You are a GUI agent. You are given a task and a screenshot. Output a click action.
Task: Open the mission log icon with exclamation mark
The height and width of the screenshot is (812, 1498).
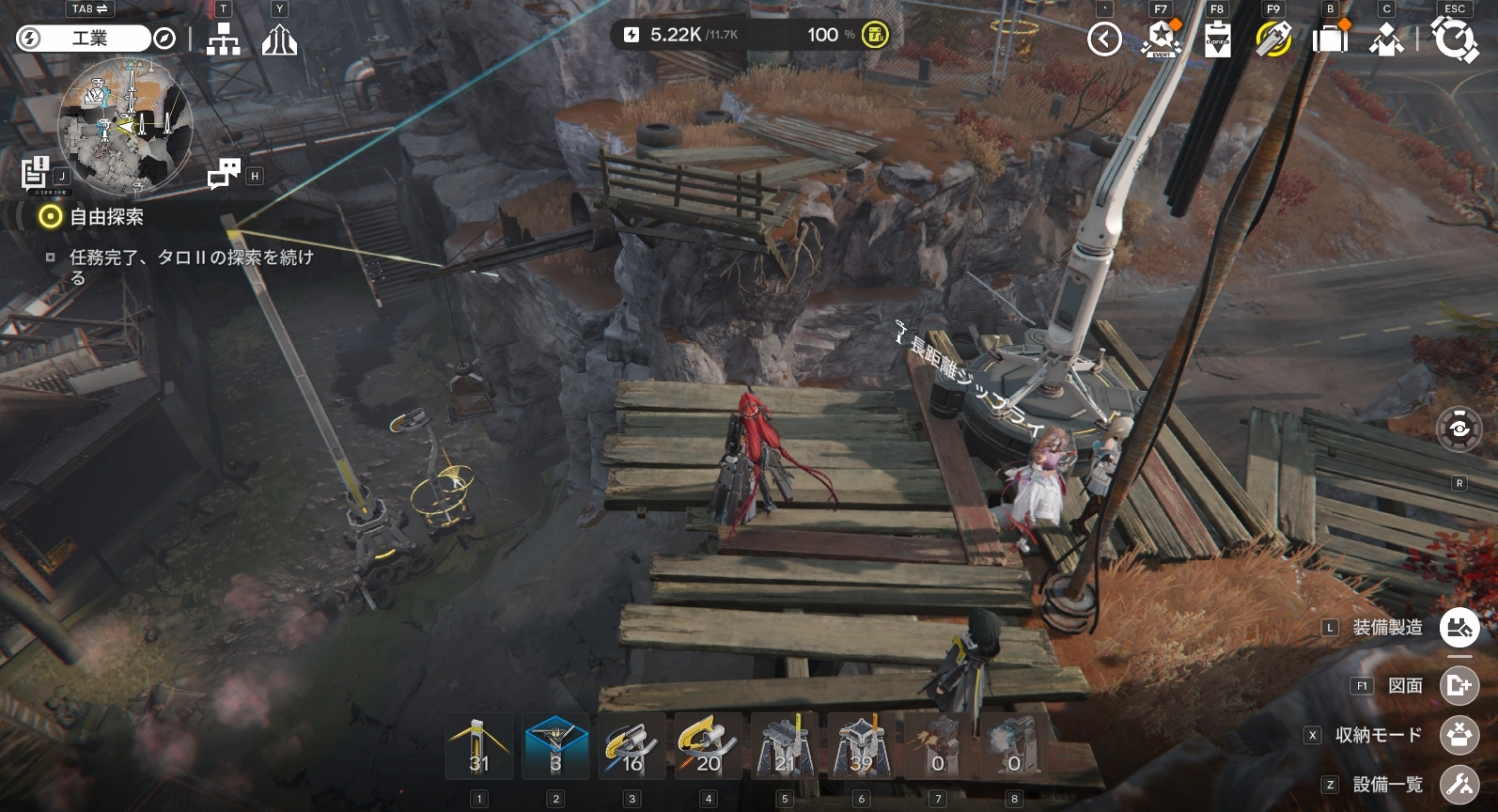pyautogui.click(x=35, y=172)
